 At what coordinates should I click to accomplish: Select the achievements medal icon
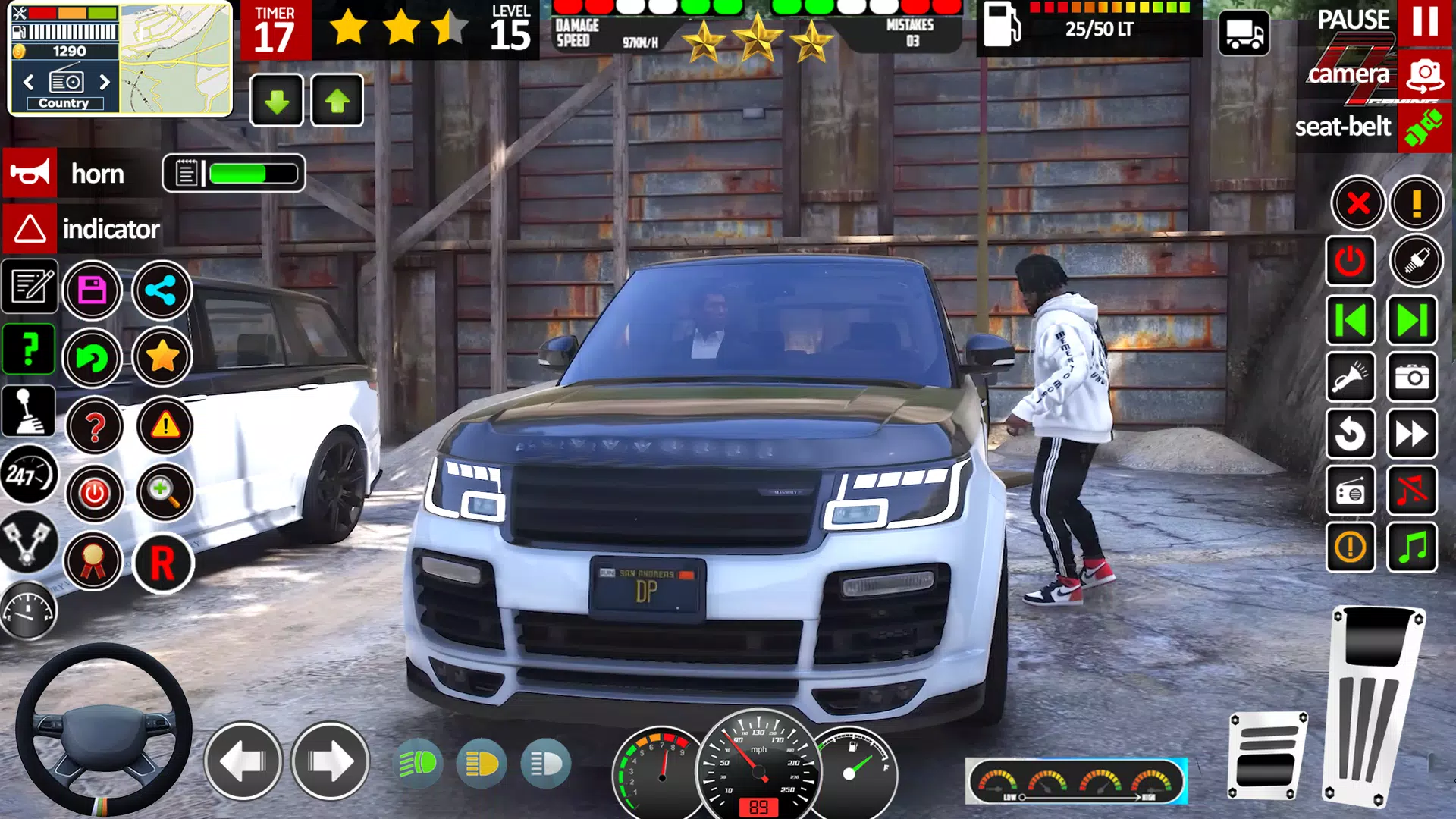[93, 563]
